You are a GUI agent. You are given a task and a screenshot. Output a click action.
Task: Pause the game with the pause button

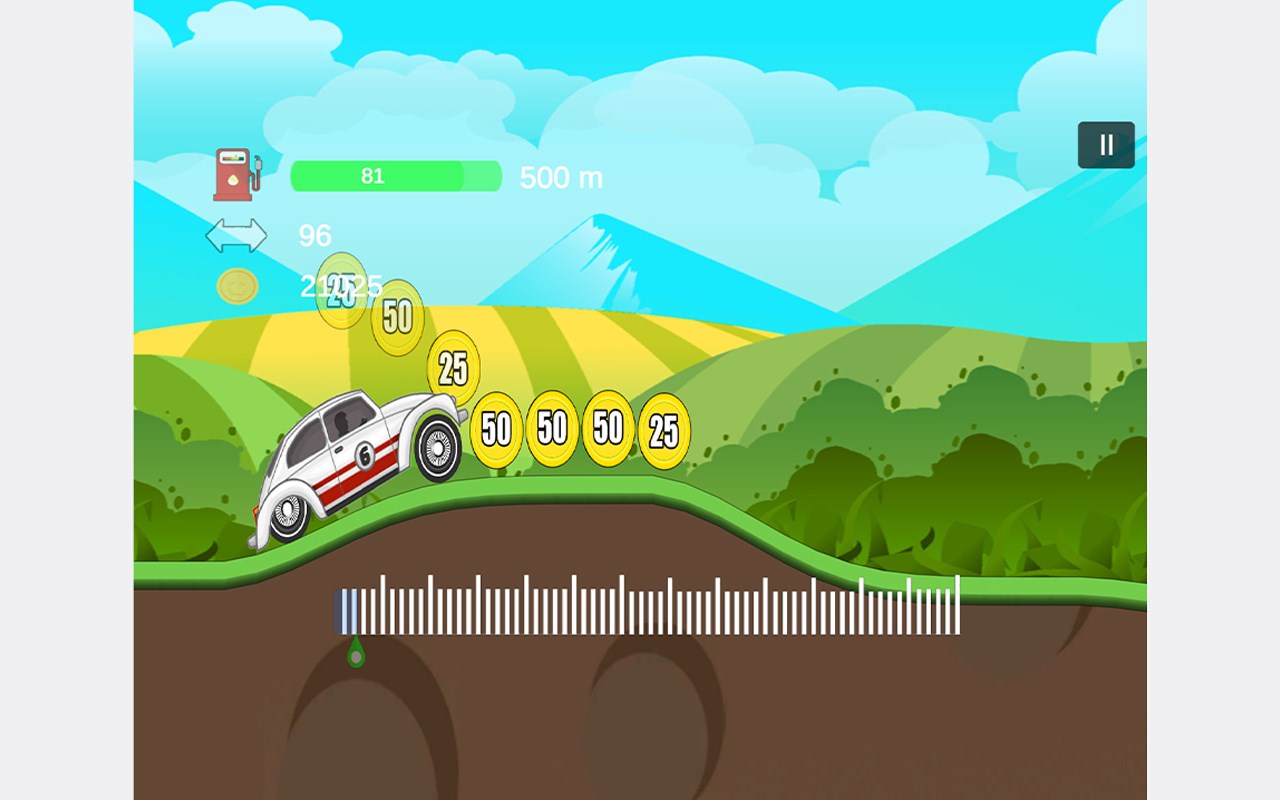[x=1106, y=145]
